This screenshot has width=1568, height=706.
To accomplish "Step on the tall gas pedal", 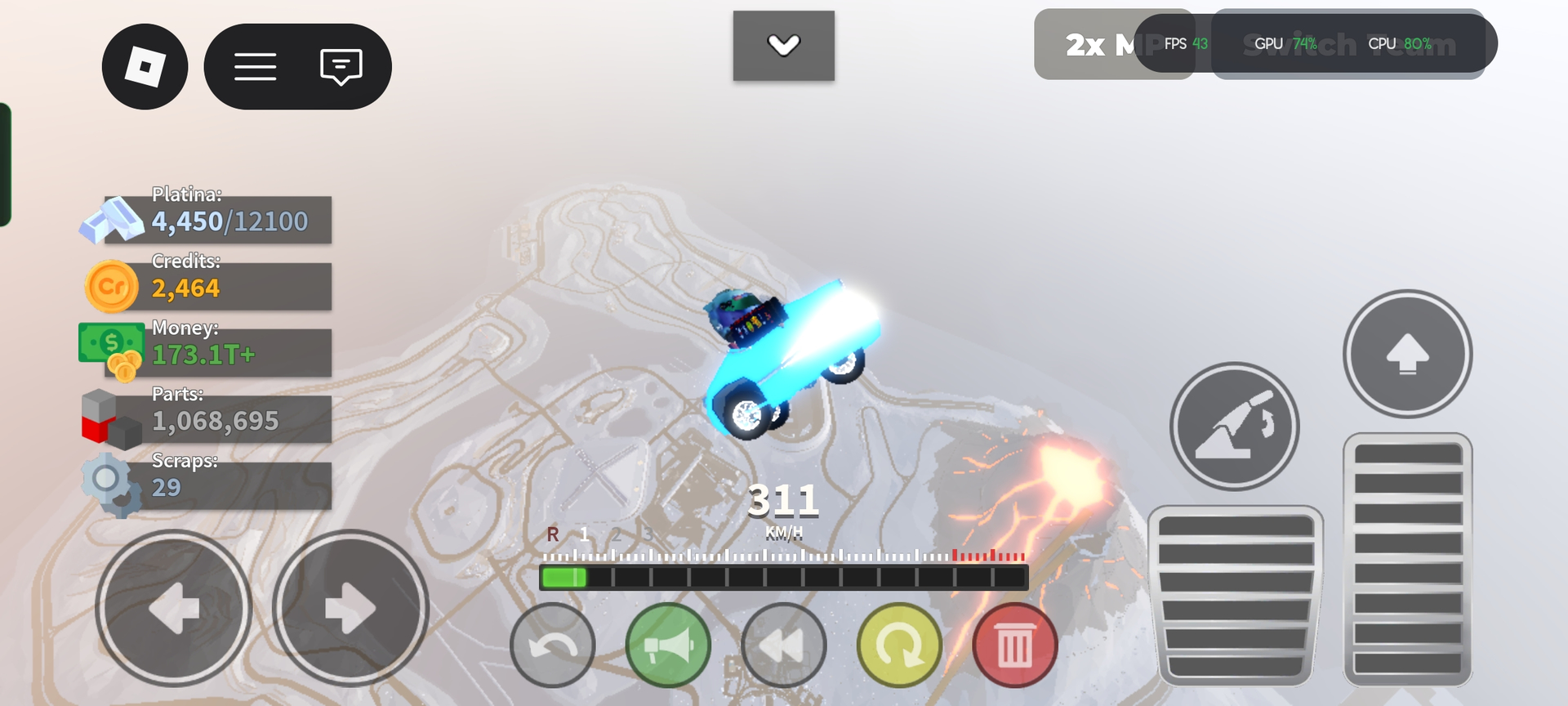I will (x=1407, y=559).
